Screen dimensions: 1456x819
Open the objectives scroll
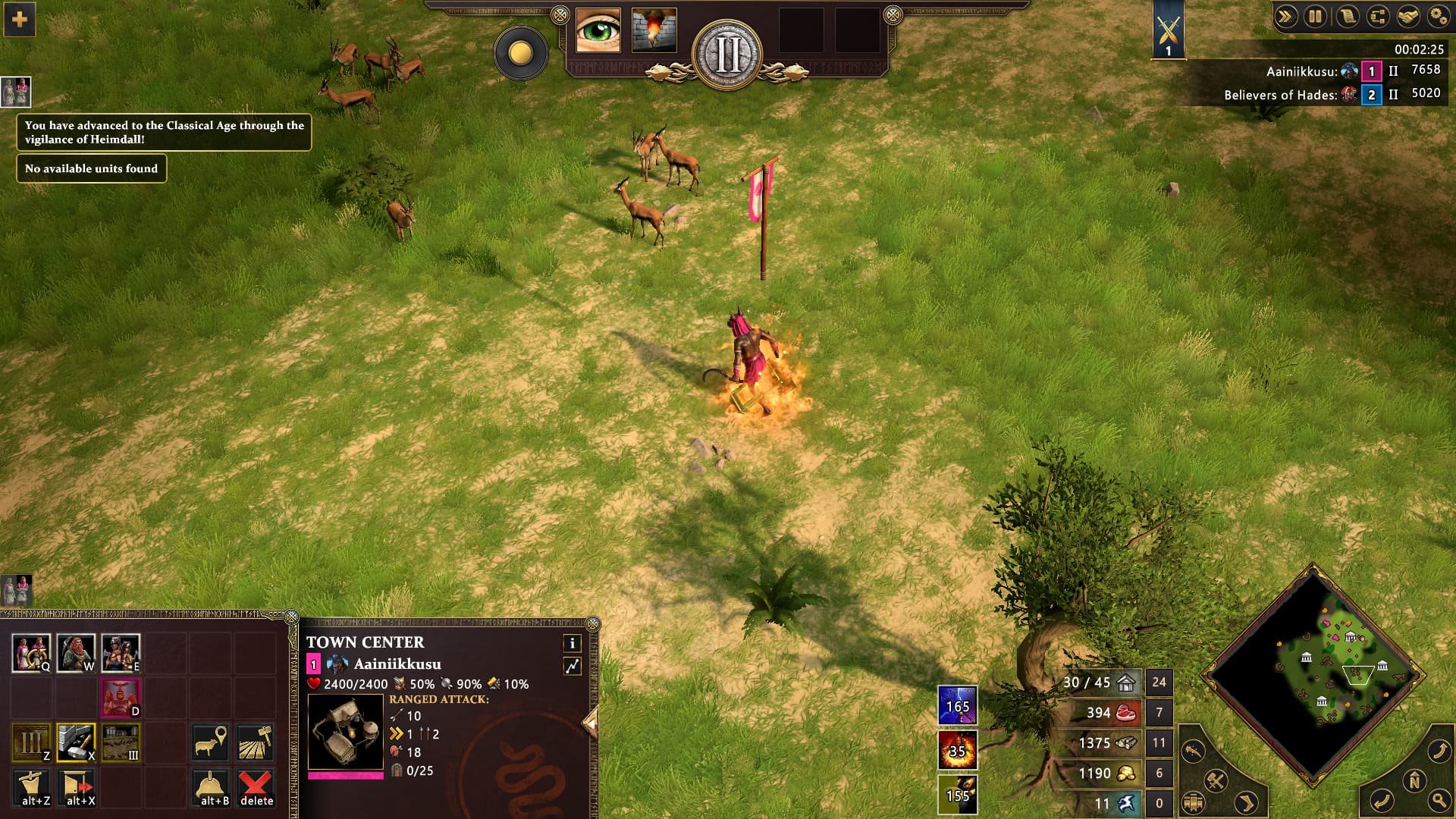click(1347, 17)
